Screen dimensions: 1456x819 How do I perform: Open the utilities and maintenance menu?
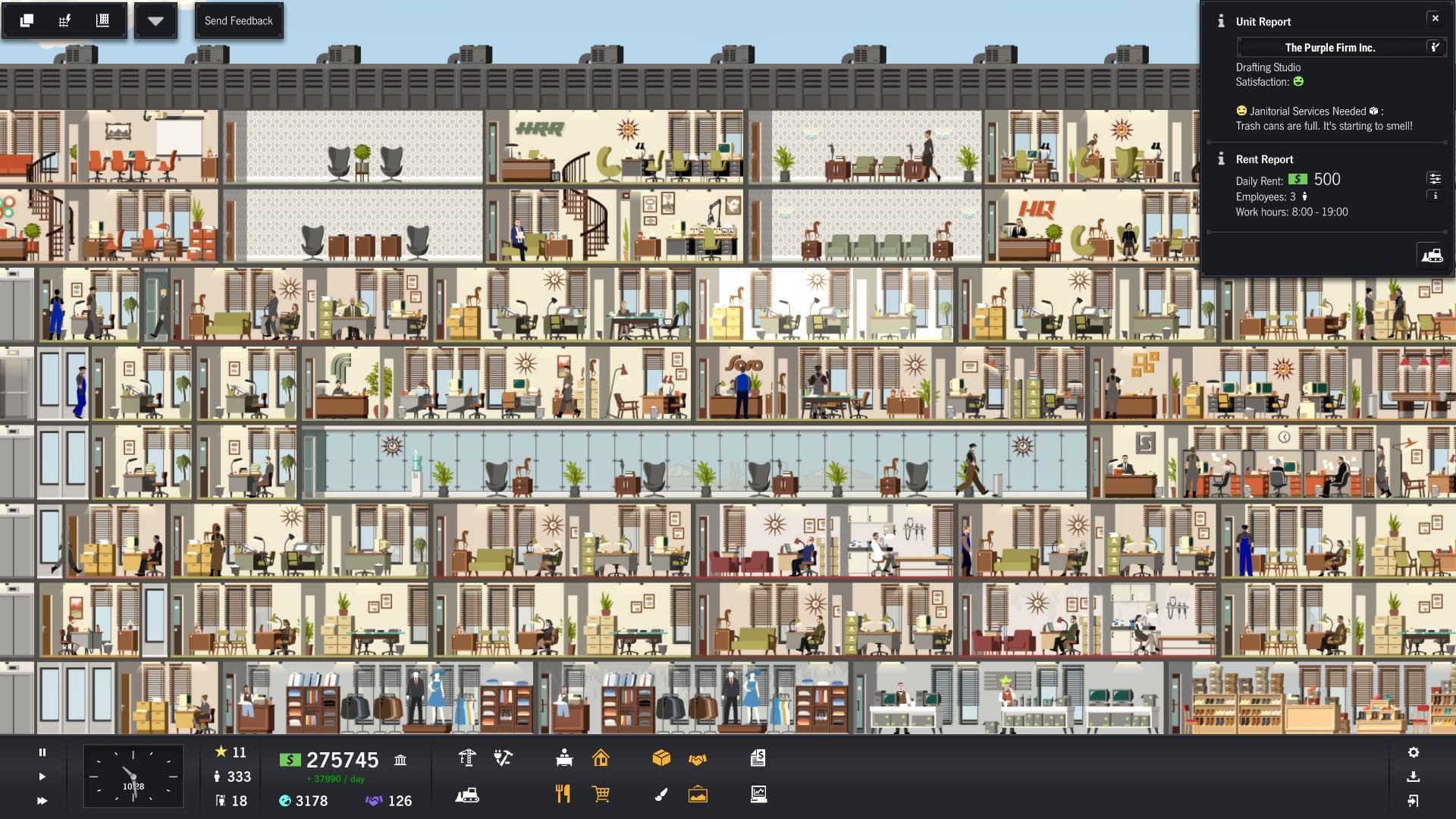click(x=503, y=758)
